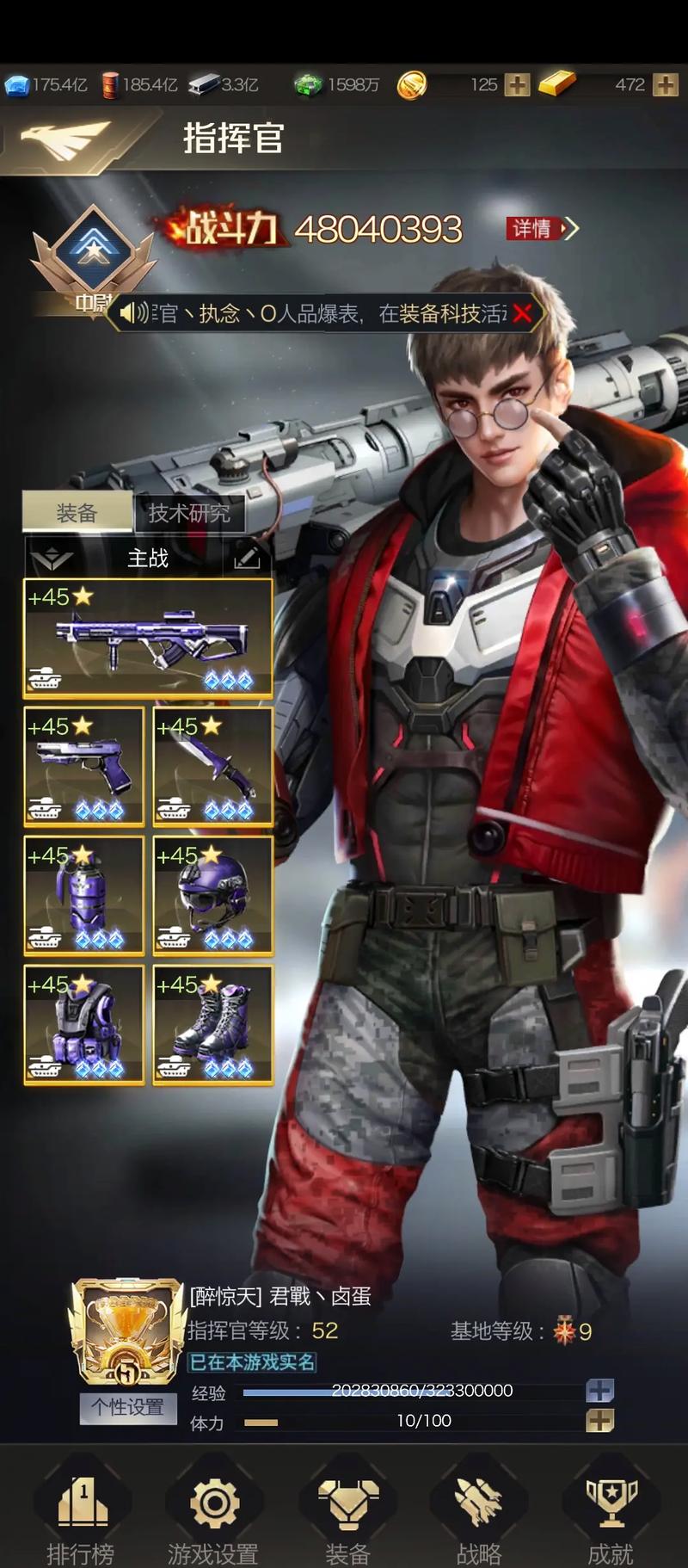Close the scrolling announcement banner

pyautogui.click(x=521, y=314)
